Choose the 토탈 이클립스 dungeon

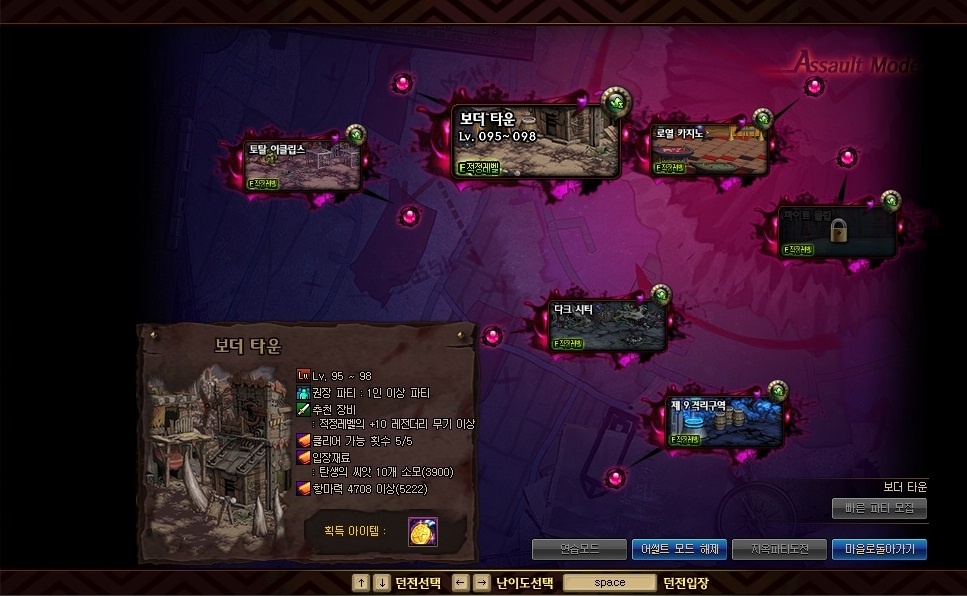(x=304, y=166)
